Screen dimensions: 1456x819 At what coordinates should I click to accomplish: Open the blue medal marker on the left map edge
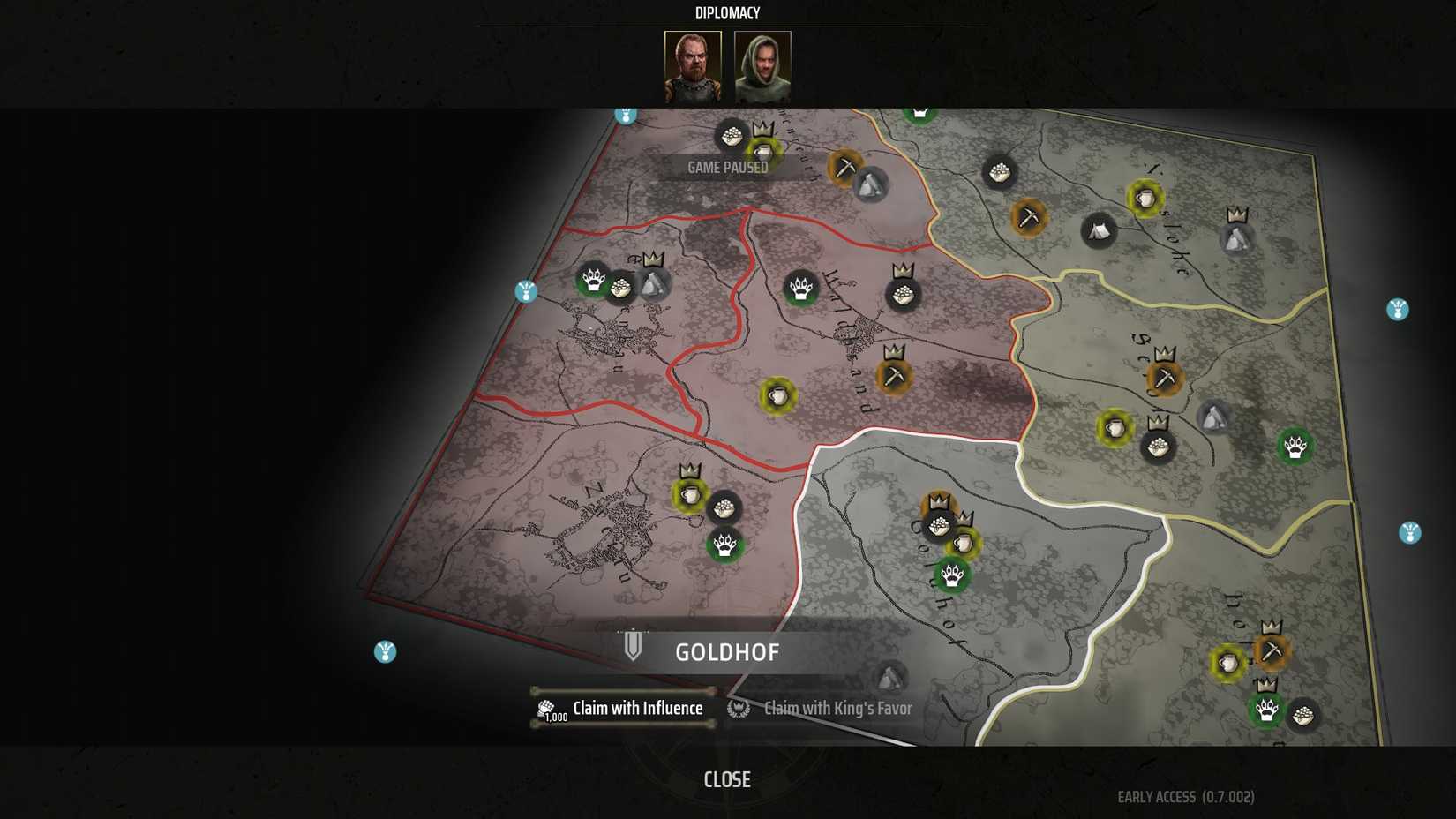click(525, 291)
